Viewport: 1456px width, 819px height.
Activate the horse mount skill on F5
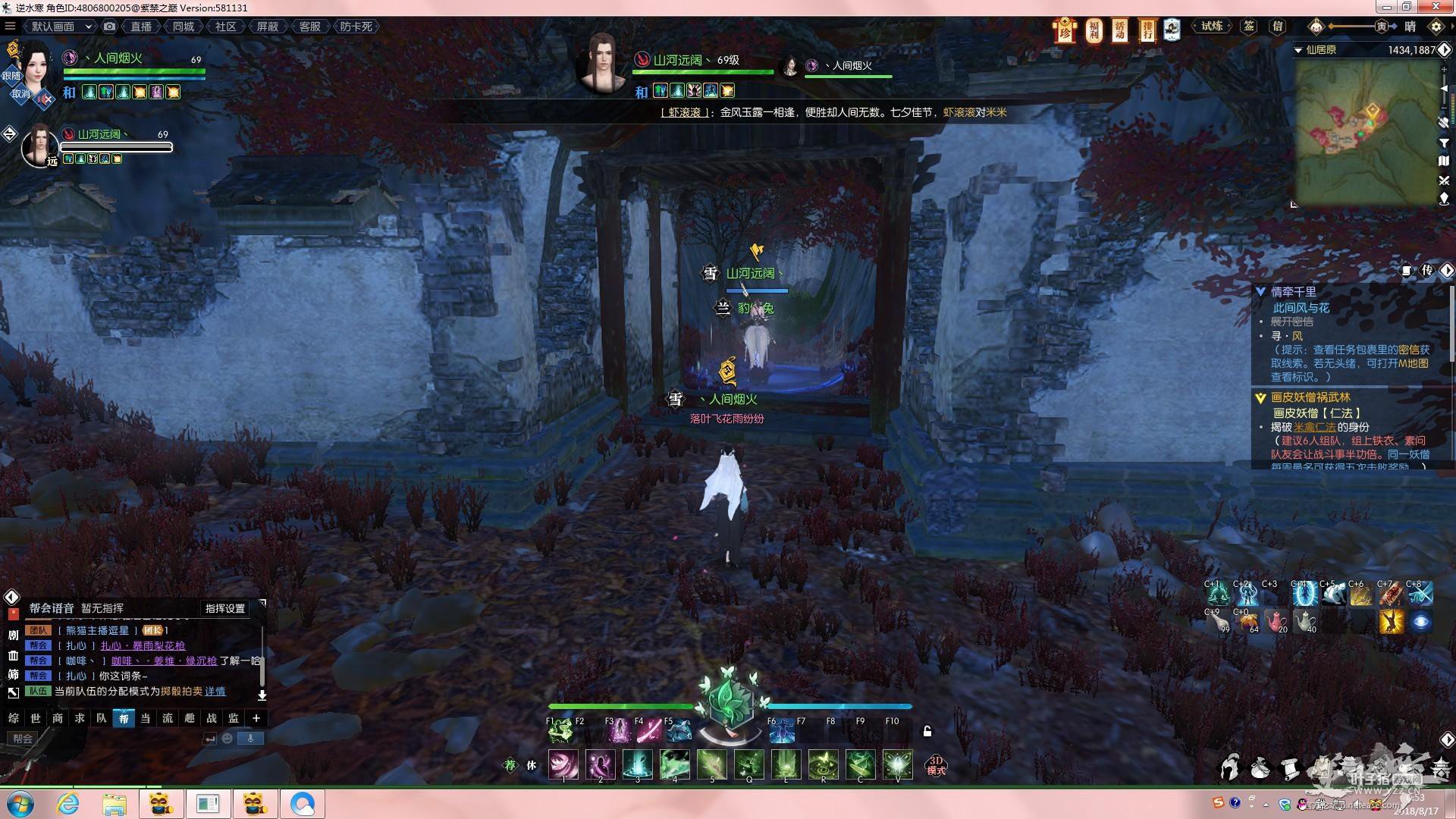[678, 731]
